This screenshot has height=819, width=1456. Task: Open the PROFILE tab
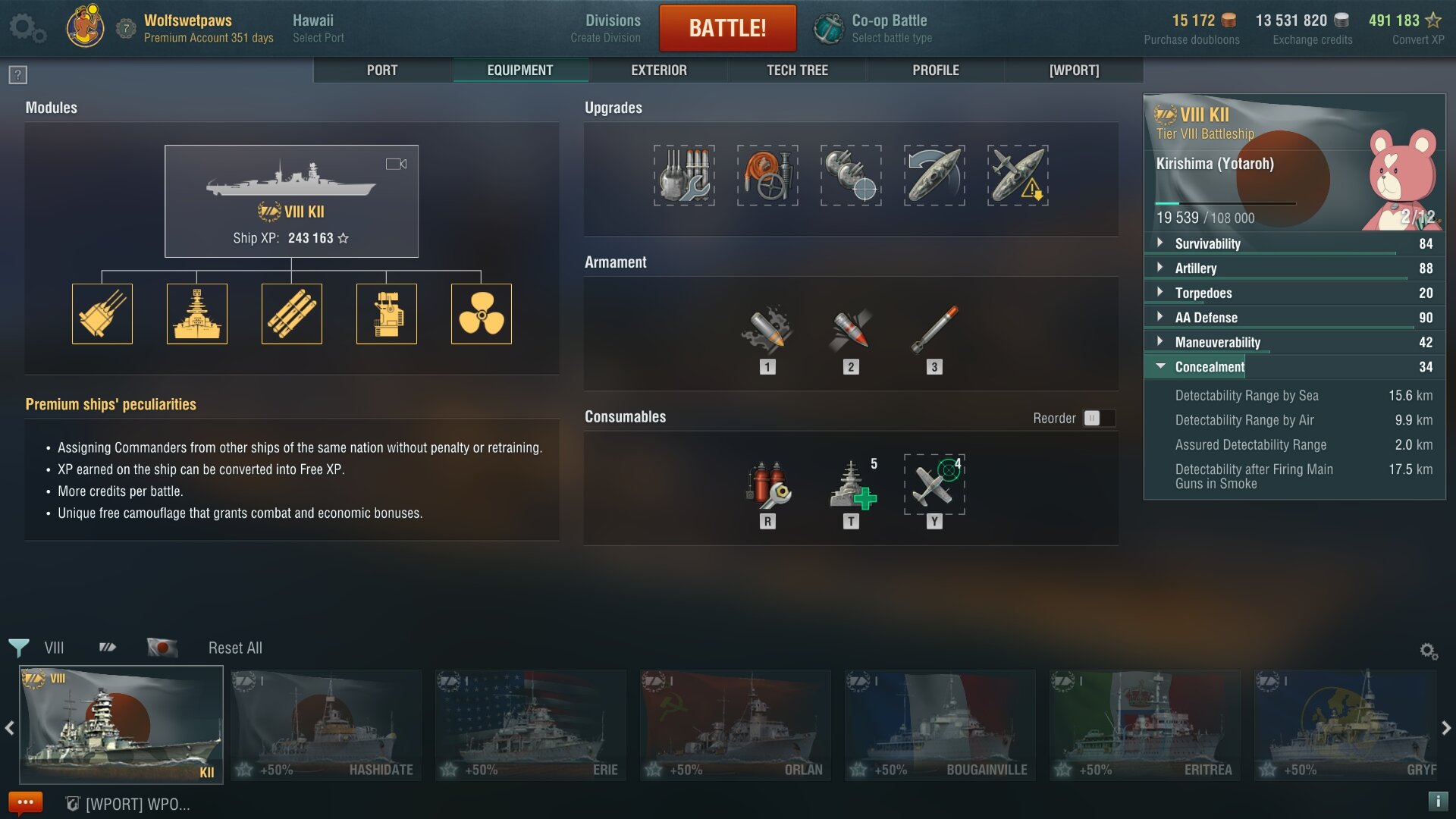(x=935, y=71)
